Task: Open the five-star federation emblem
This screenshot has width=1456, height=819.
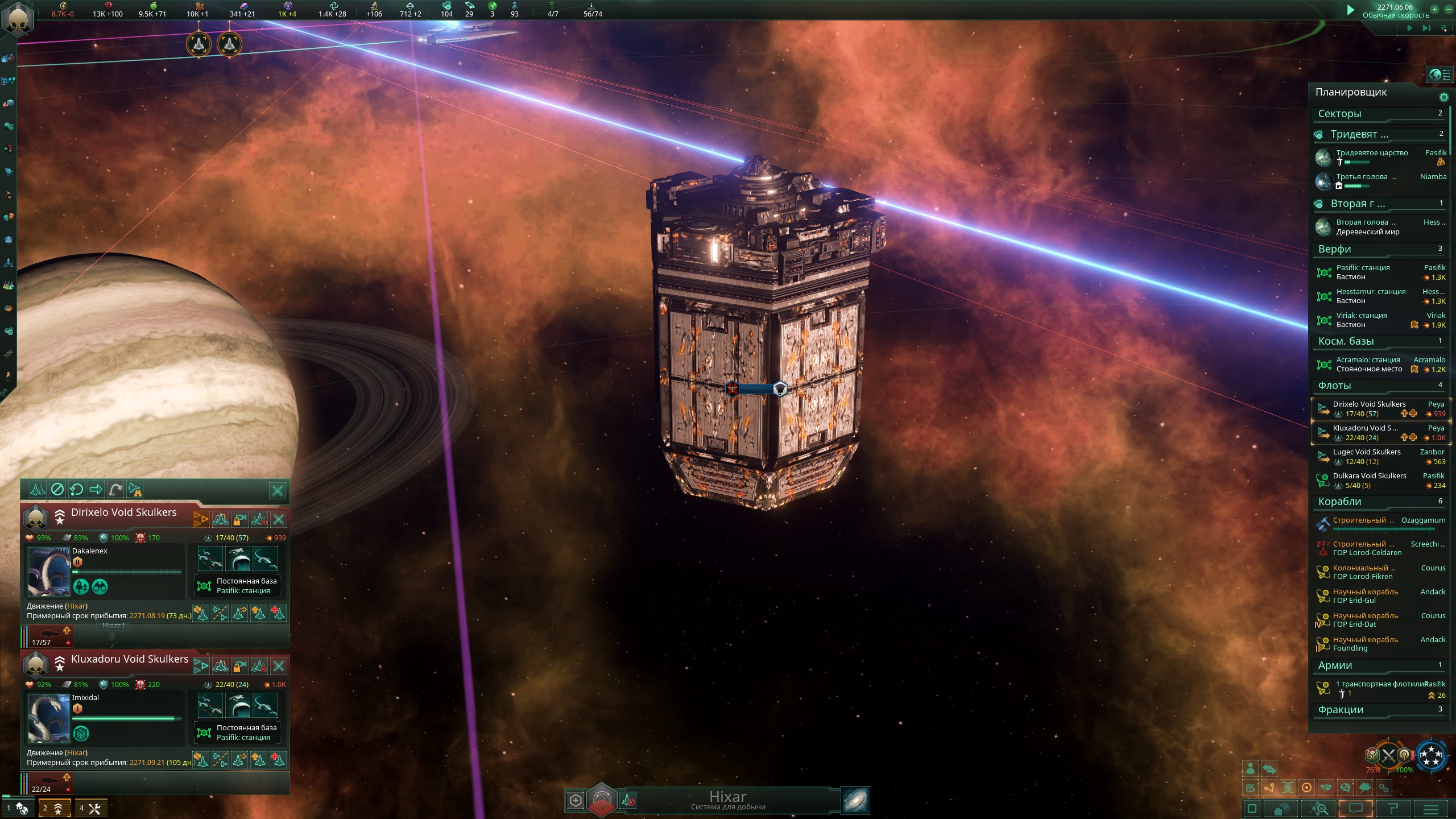Action: click(x=1431, y=756)
